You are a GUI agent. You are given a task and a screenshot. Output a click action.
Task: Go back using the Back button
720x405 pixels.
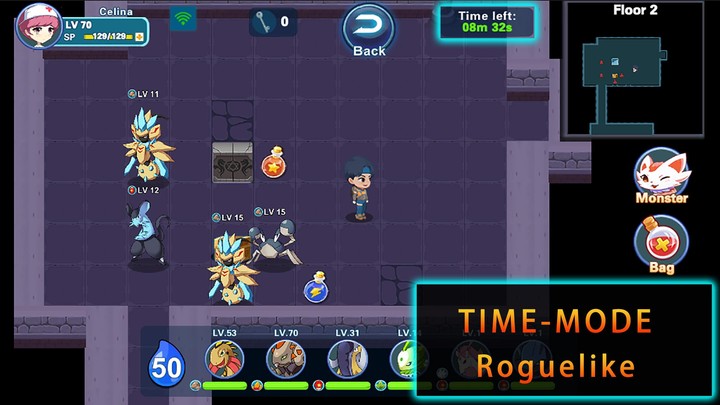(x=368, y=29)
